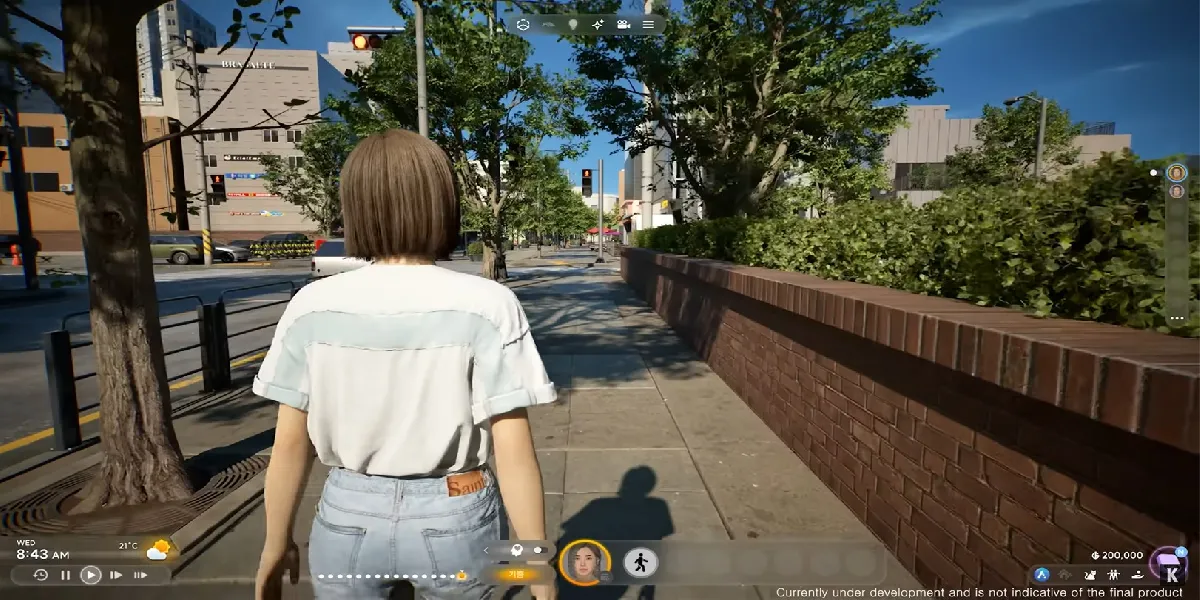Choose the second family member portrait

tap(1176, 191)
